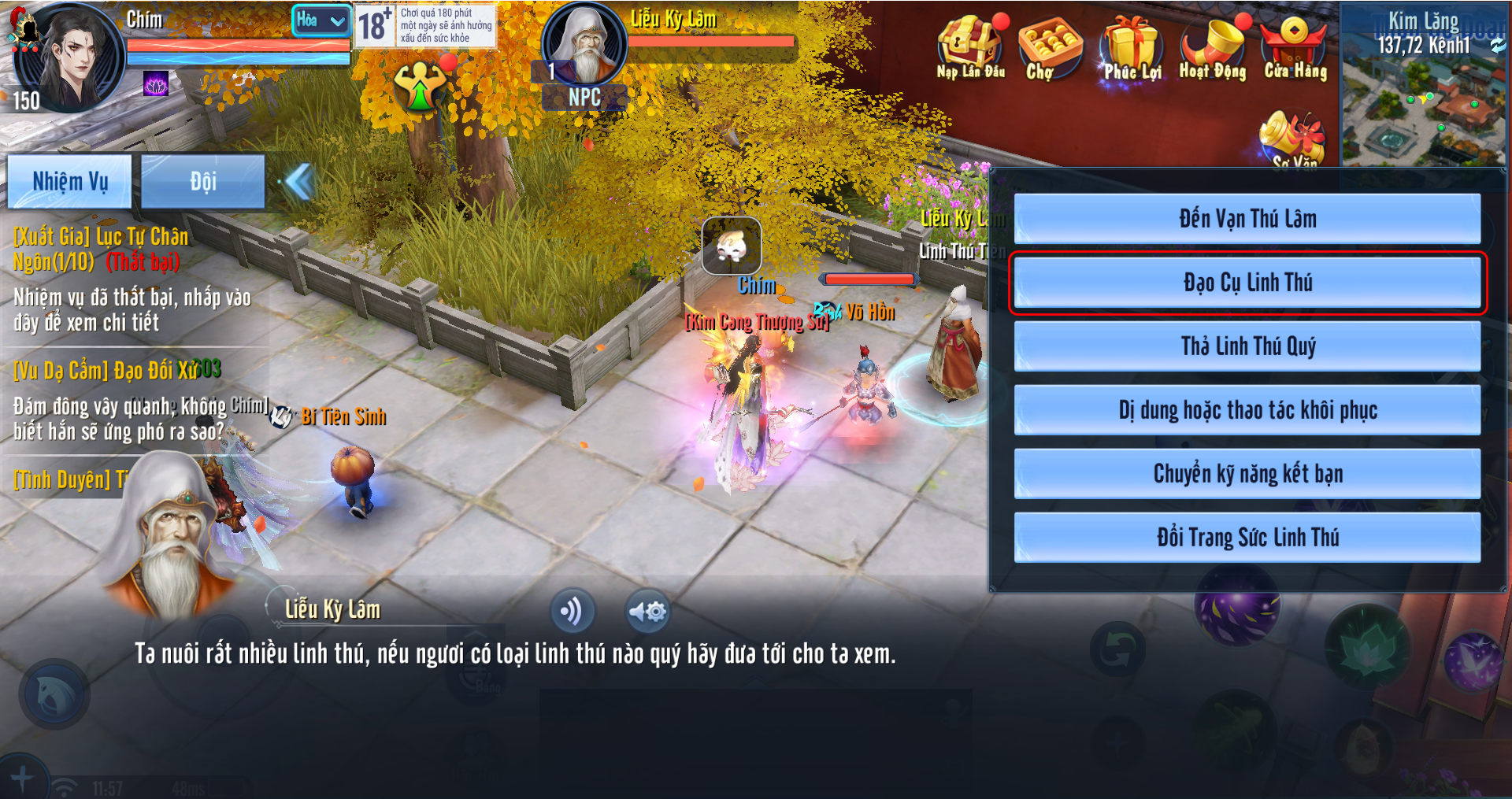Open the Cửa Hàng shop icon
1512x799 pixels.
(x=1295, y=49)
